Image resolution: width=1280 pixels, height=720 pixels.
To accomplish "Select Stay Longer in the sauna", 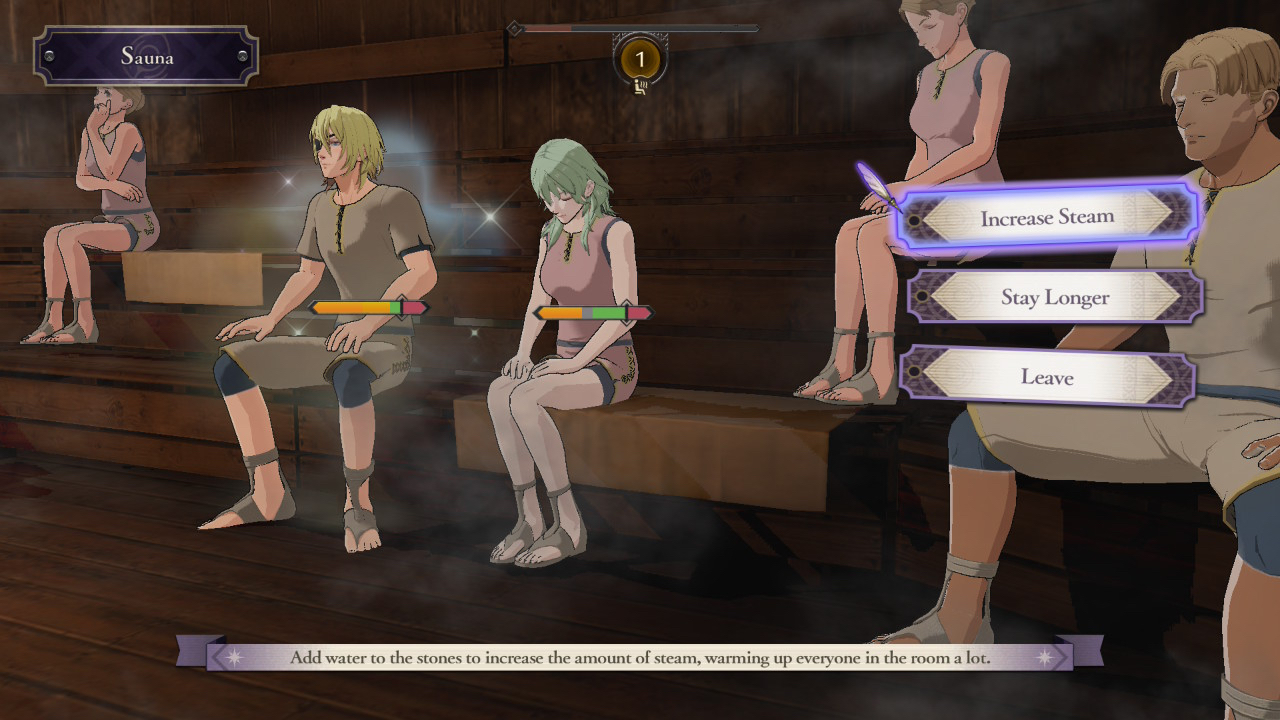I will click(1054, 297).
